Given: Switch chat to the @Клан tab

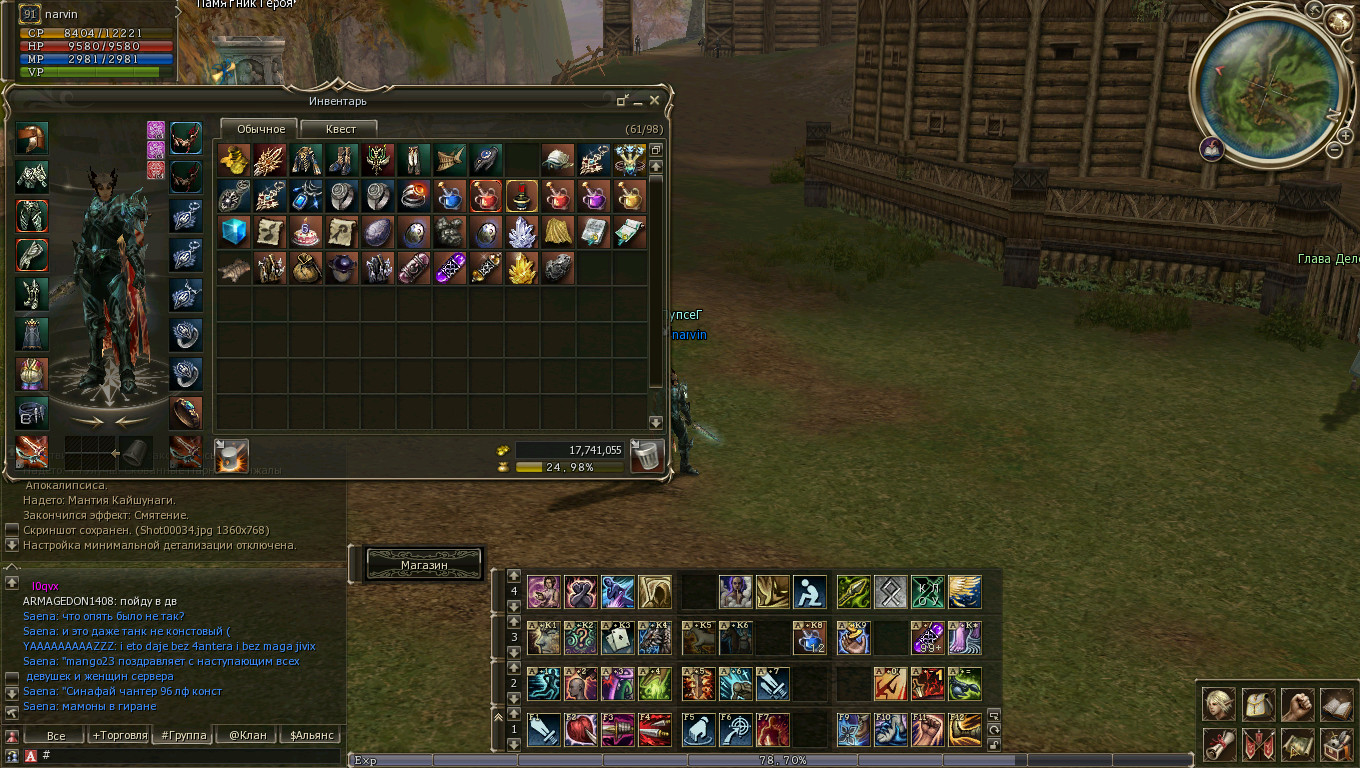Looking at the screenshot, I should (x=248, y=735).
